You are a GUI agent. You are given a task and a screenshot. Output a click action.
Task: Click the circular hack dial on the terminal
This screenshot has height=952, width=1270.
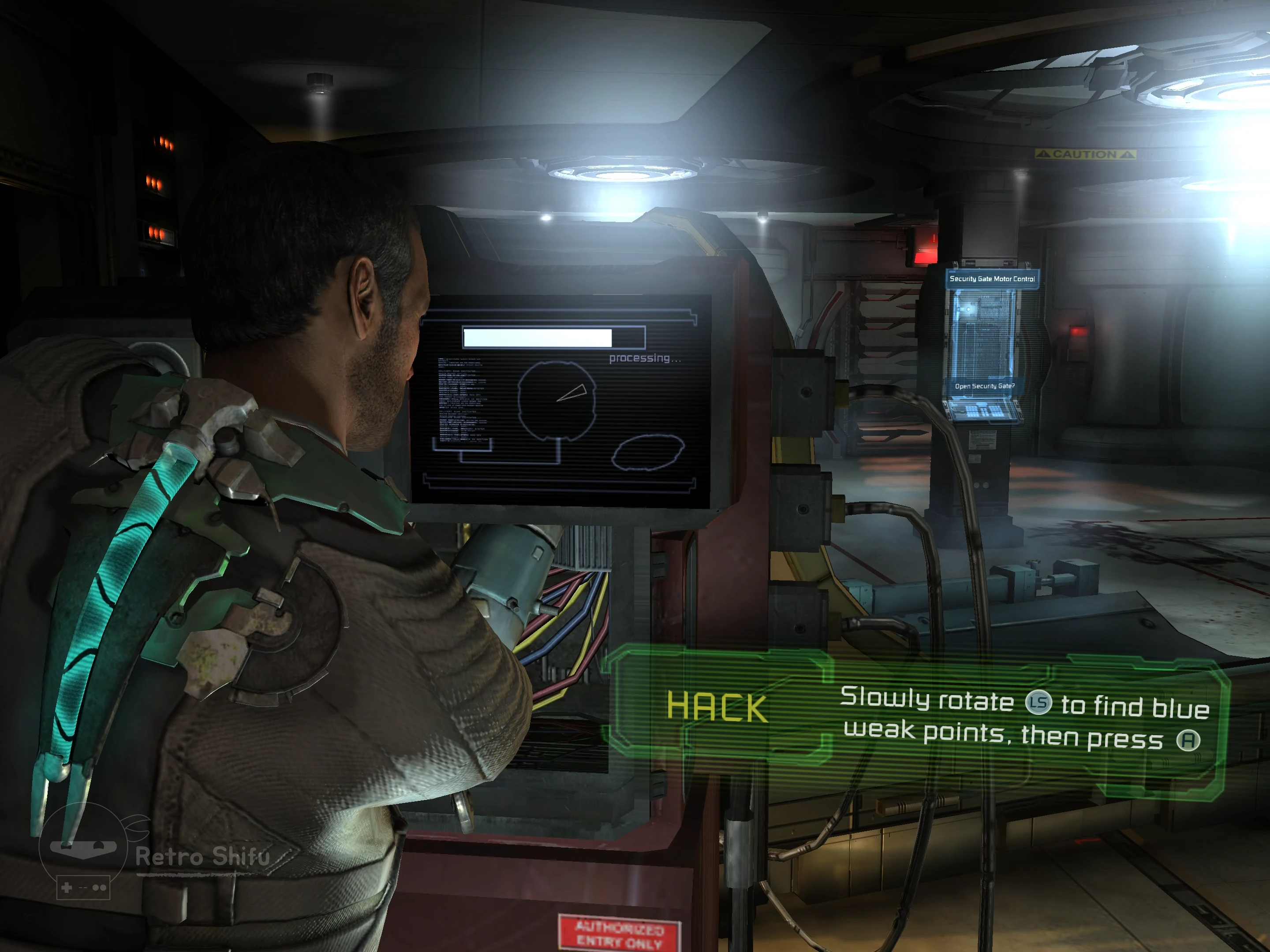557,400
